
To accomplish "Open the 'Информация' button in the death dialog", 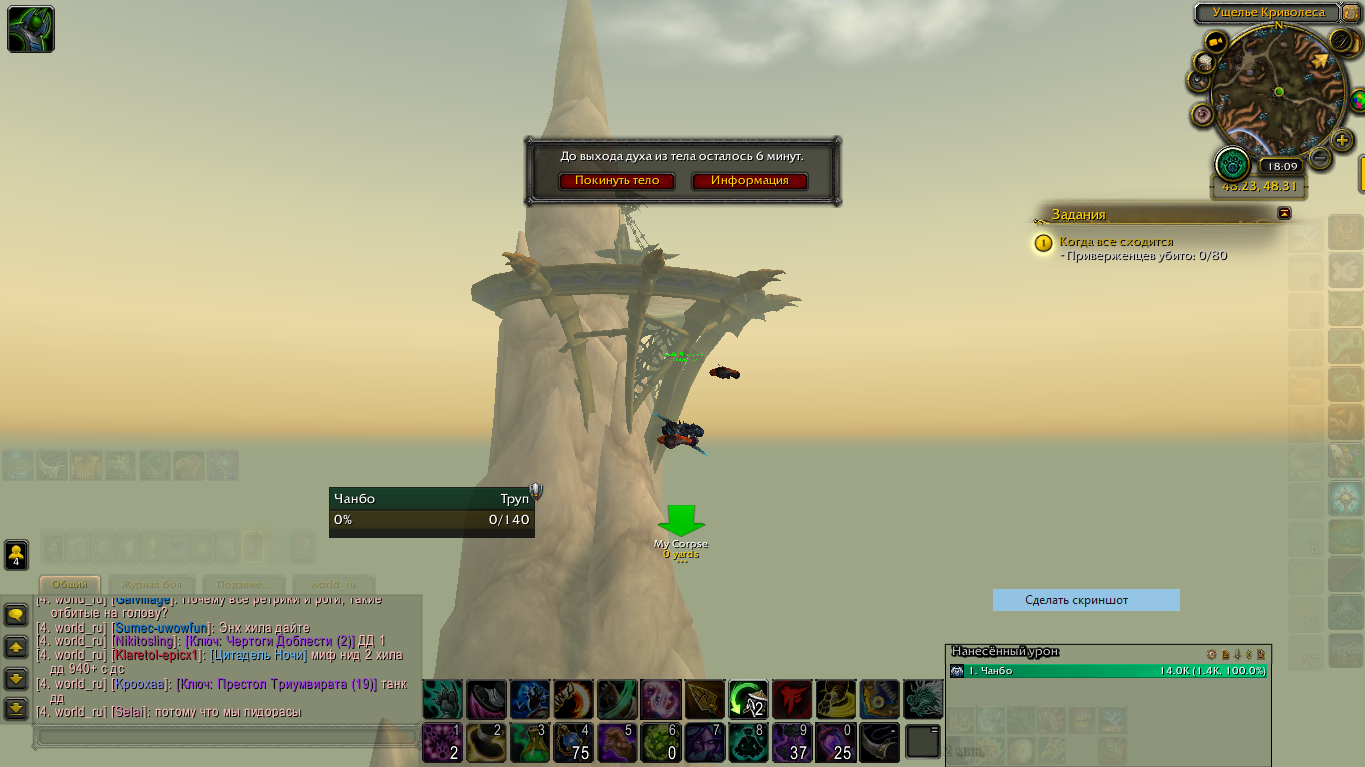I will click(749, 181).
